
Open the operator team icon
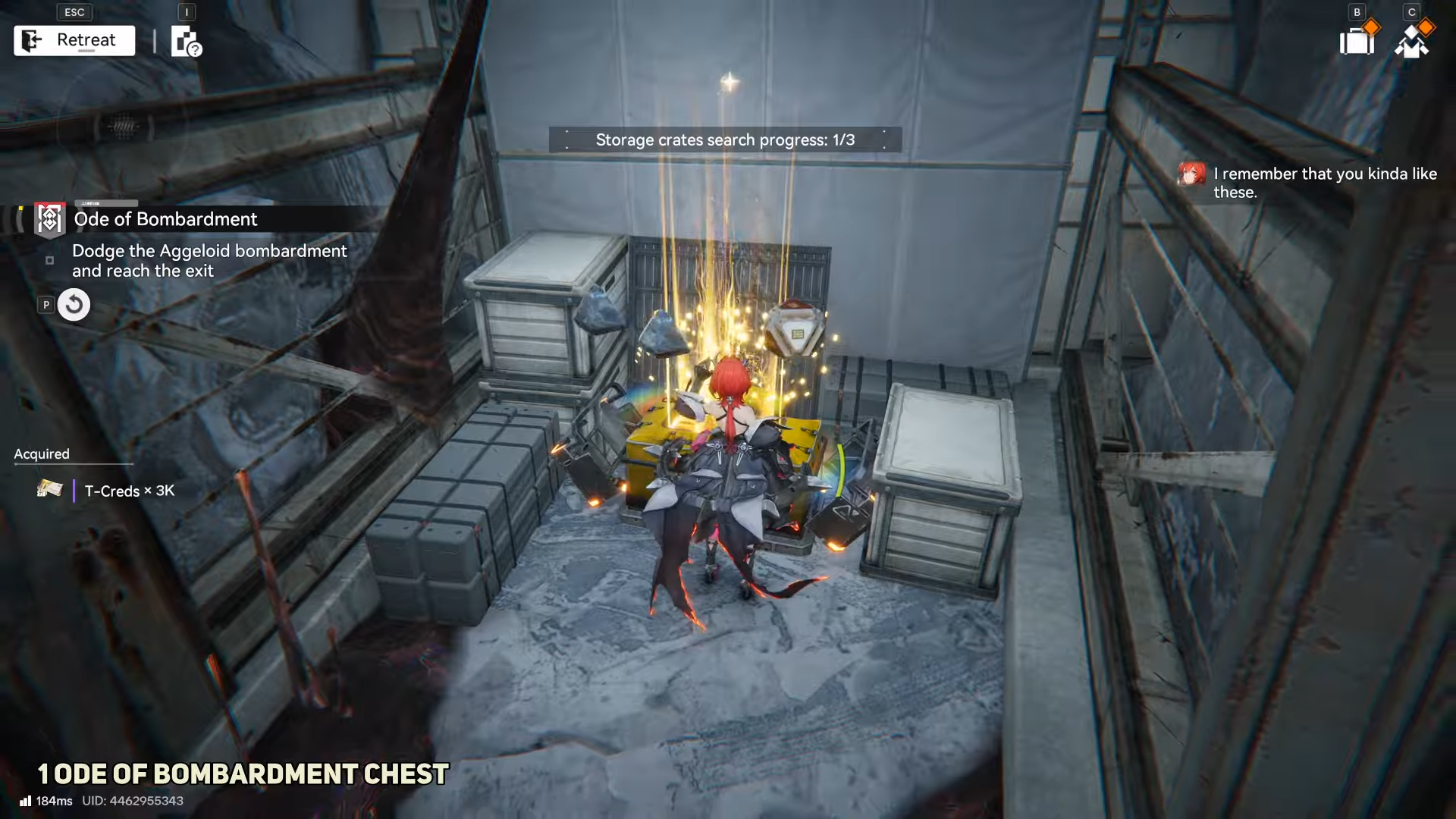coord(1411,41)
